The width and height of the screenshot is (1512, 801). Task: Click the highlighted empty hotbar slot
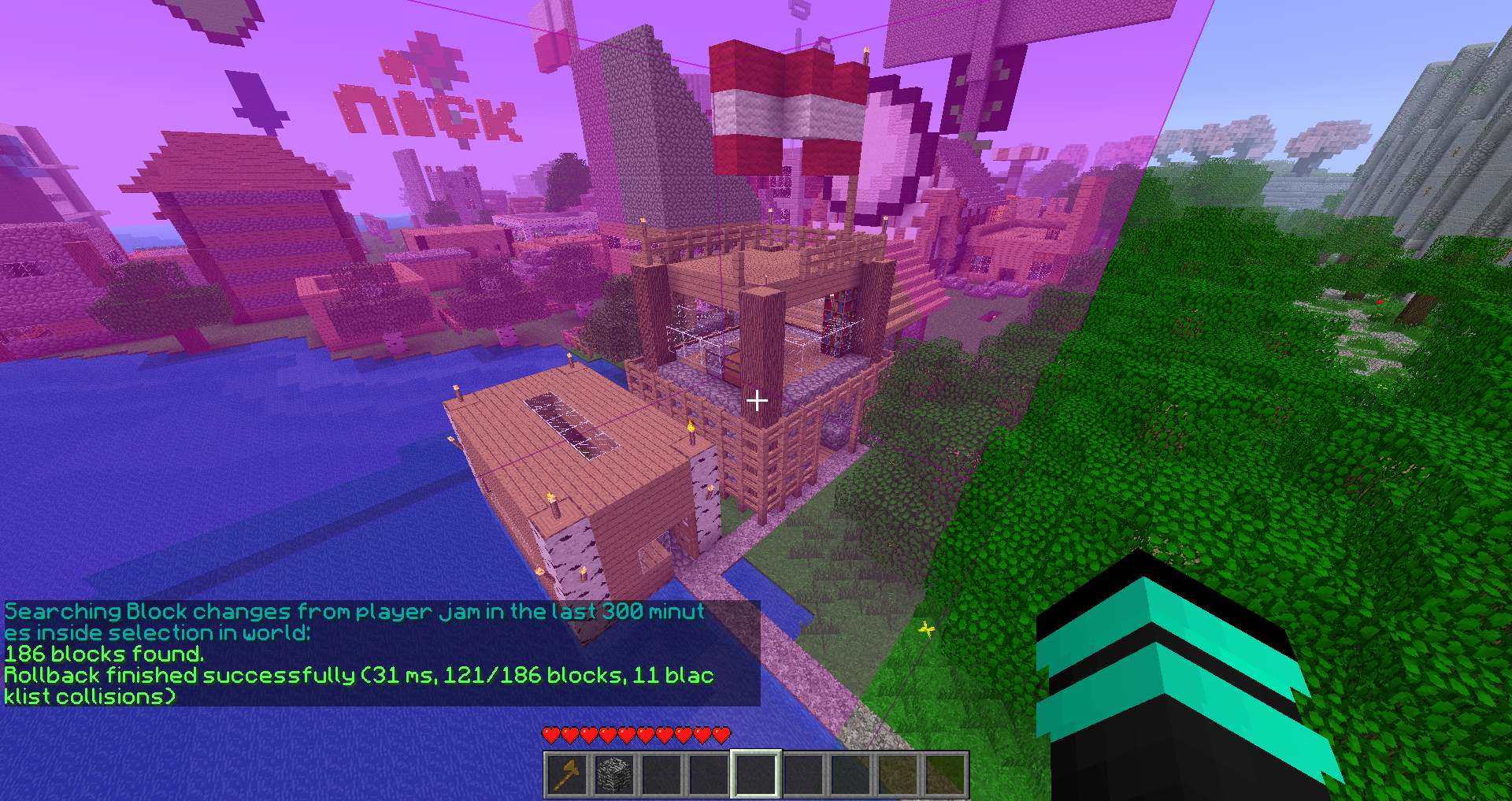coord(756,773)
